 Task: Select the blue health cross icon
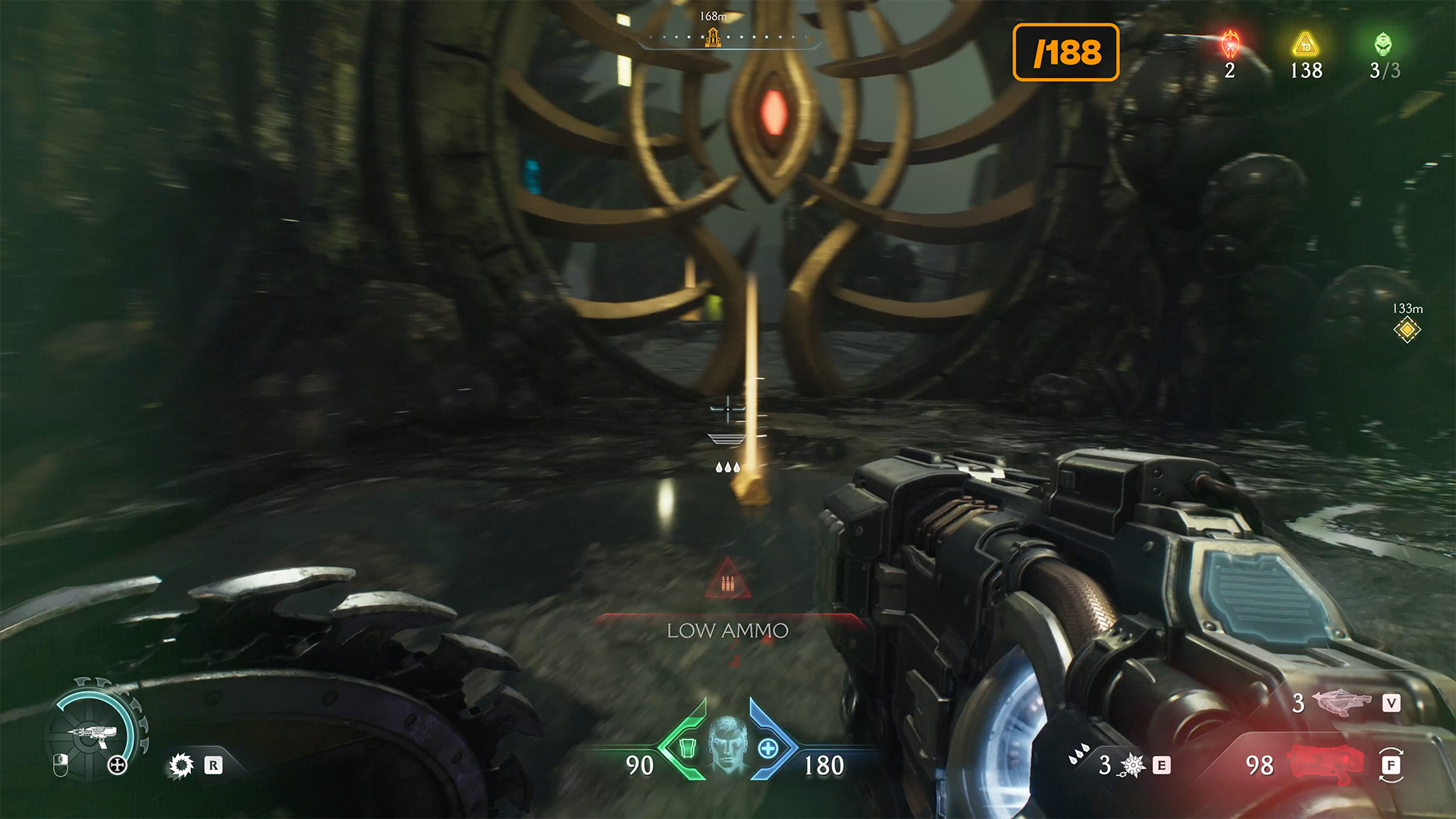click(x=768, y=748)
